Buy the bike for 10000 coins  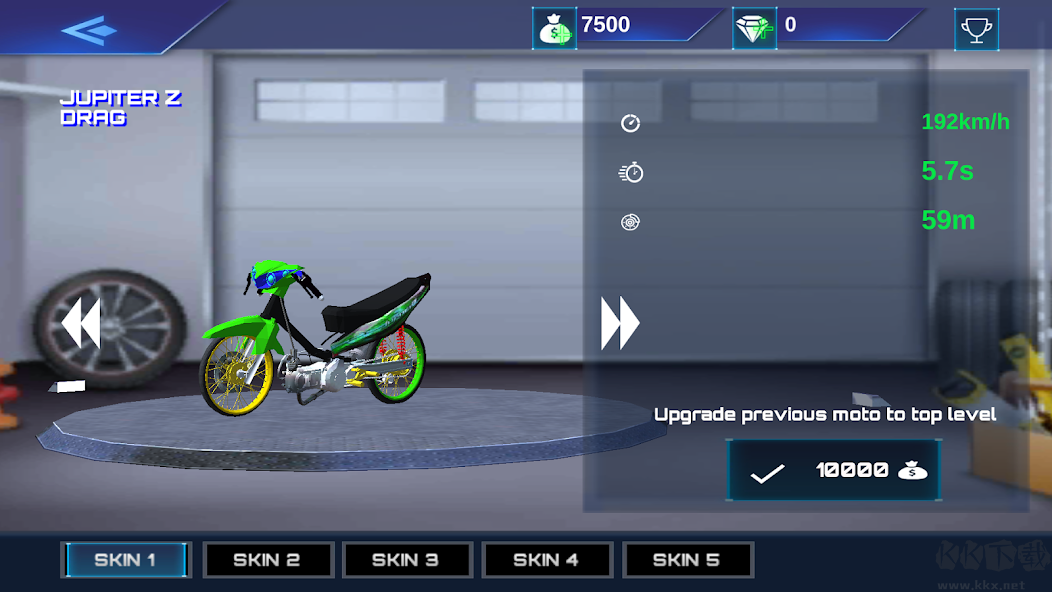pyautogui.click(x=833, y=470)
